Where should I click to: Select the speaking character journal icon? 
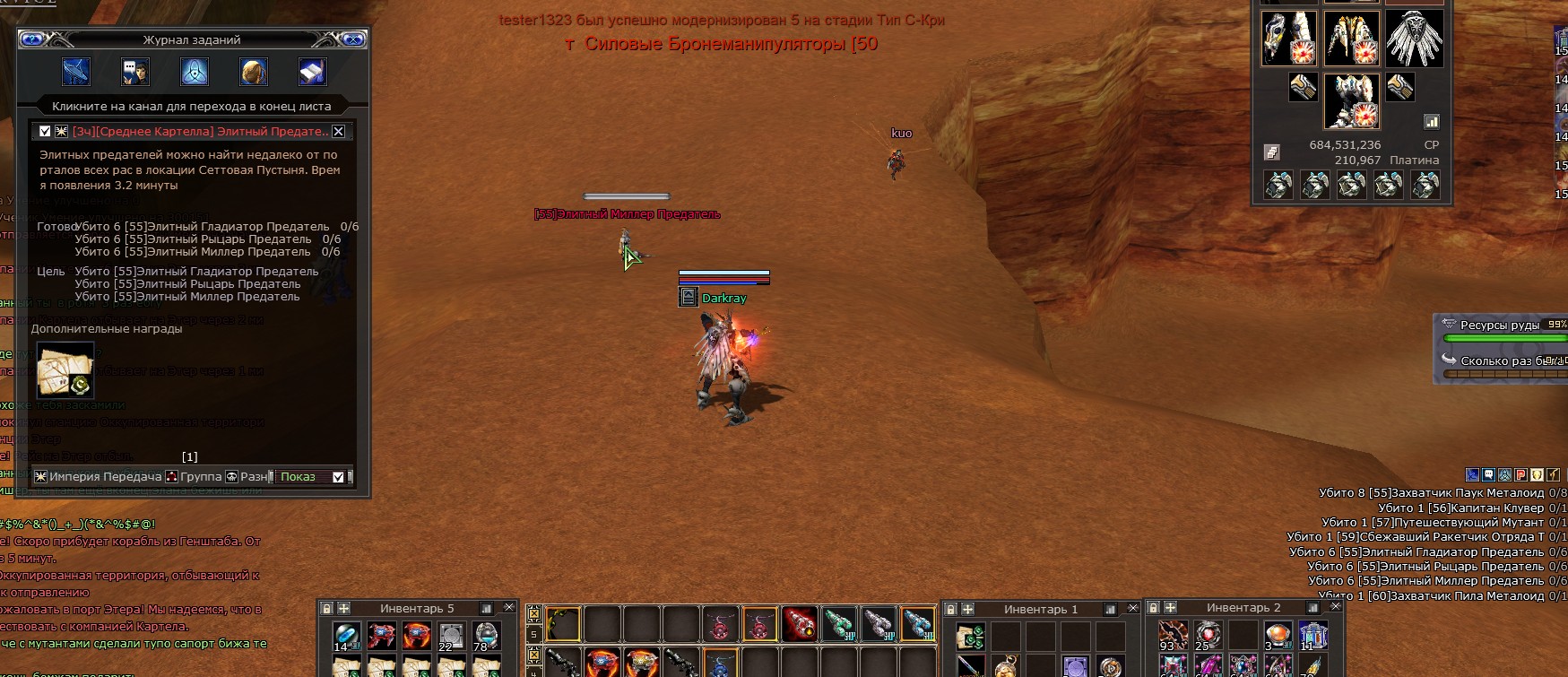coord(135,72)
